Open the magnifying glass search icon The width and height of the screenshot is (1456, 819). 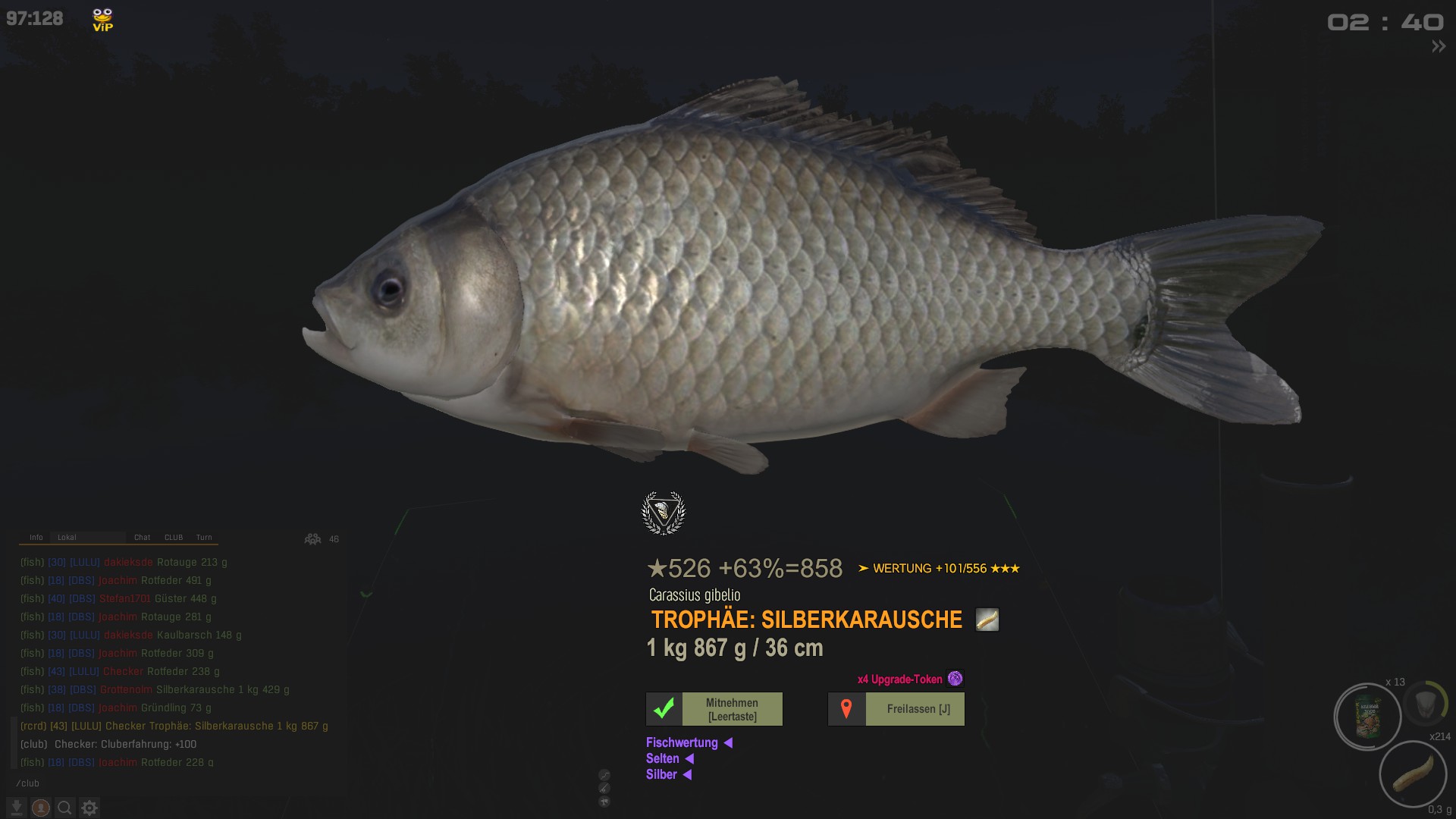coord(65,808)
